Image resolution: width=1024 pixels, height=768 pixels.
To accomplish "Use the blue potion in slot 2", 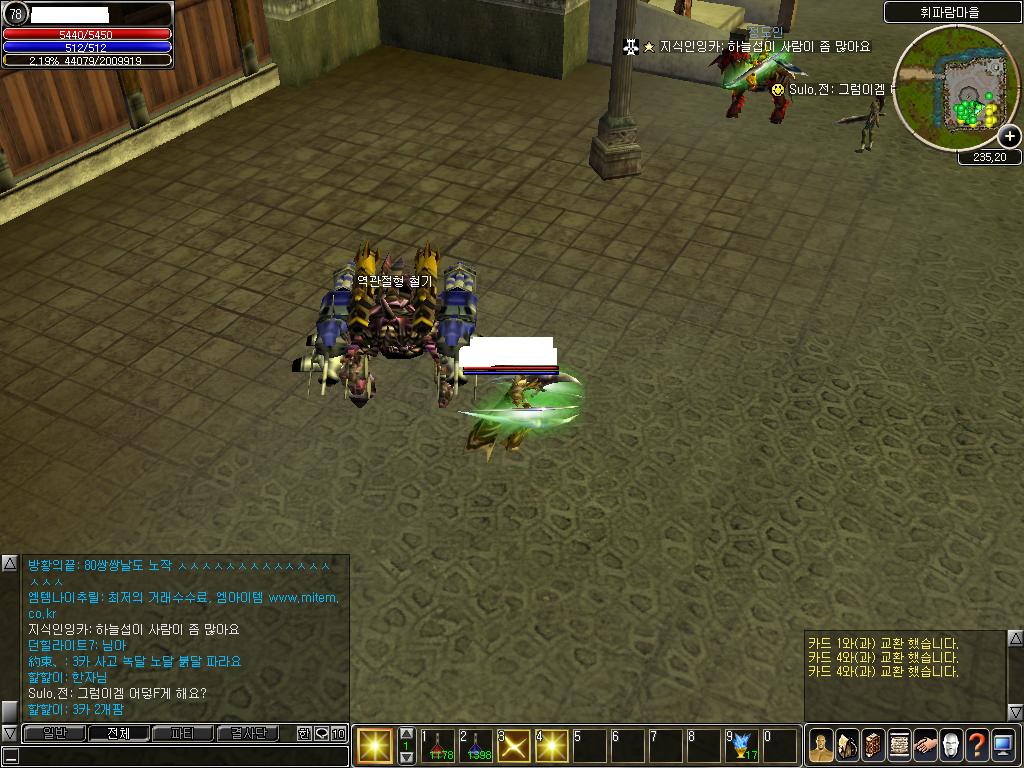I will click(476, 746).
